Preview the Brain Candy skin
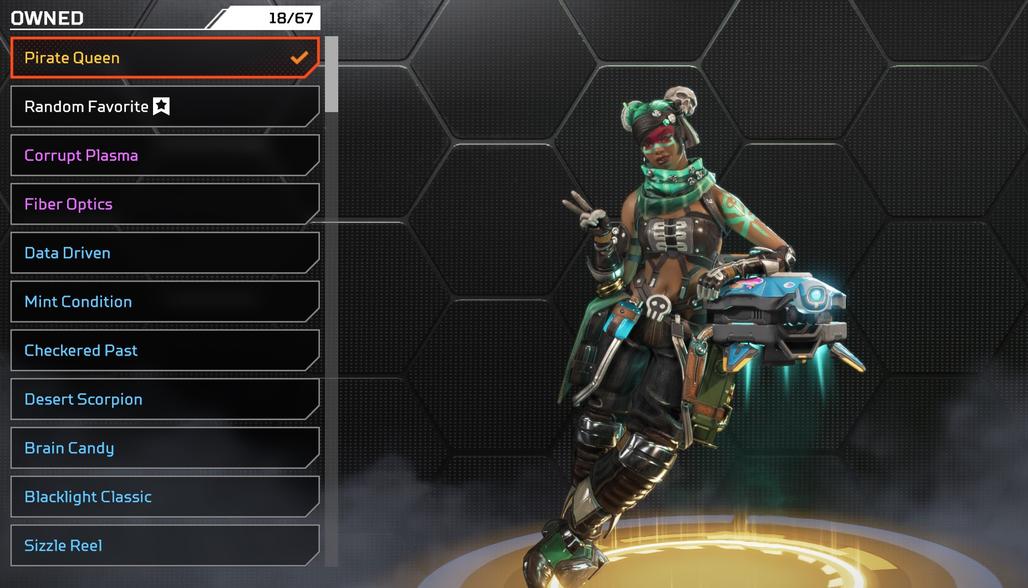The image size is (1028, 588). 165,448
